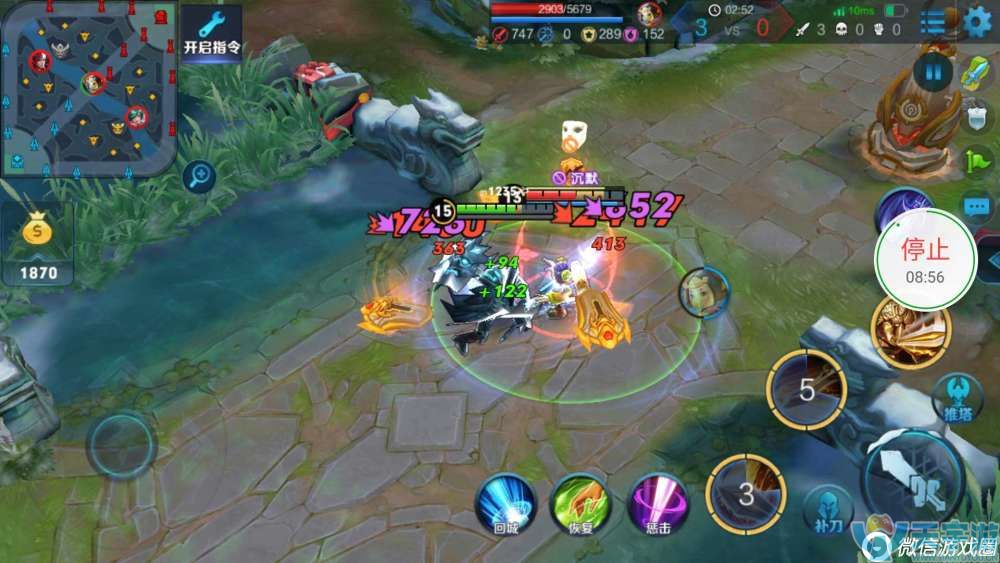Use the 恢复 restore ability
The width and height of the screenshot is (1000, 563).
582,503
